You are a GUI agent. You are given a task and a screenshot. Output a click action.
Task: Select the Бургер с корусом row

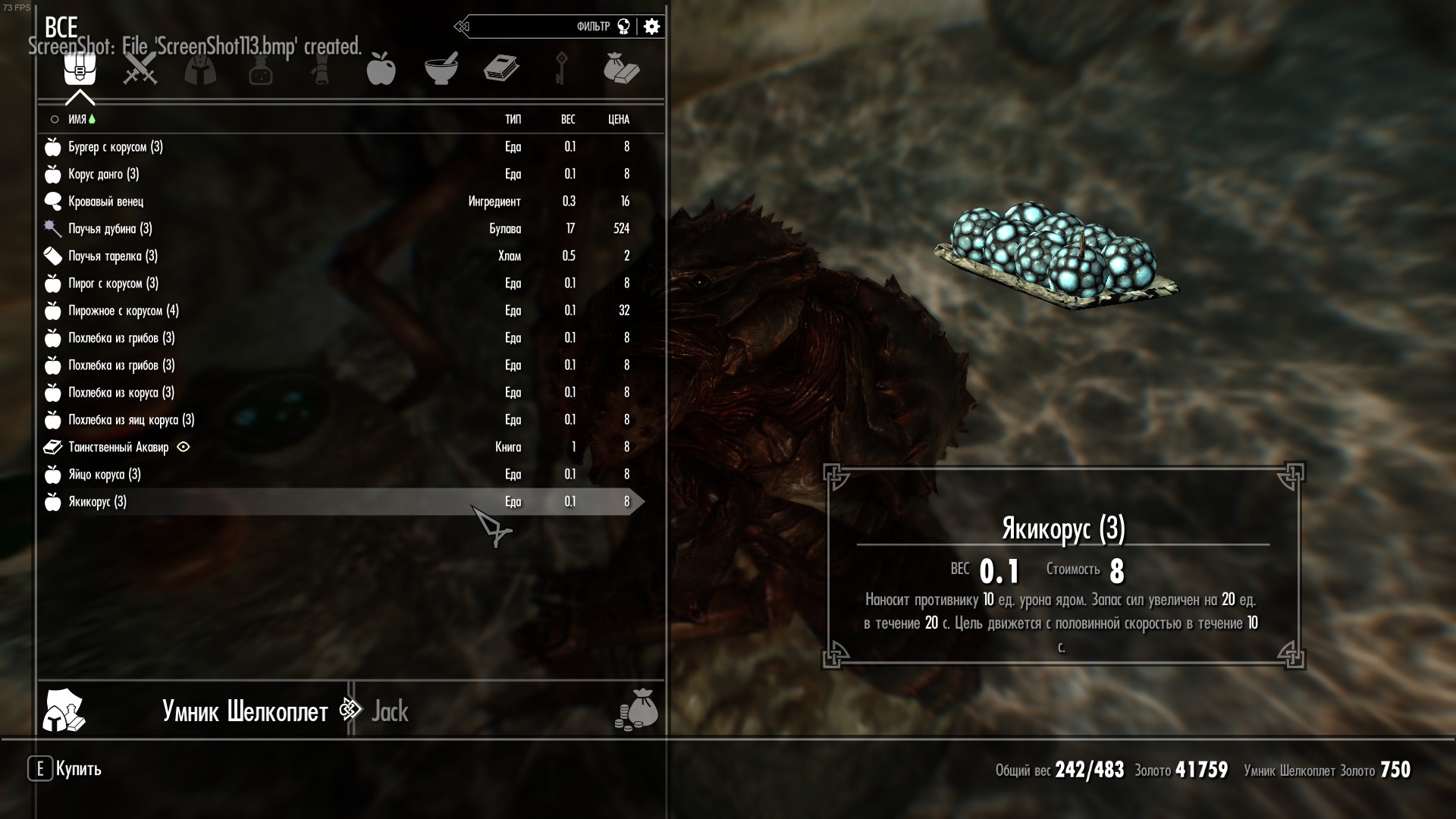115,147
